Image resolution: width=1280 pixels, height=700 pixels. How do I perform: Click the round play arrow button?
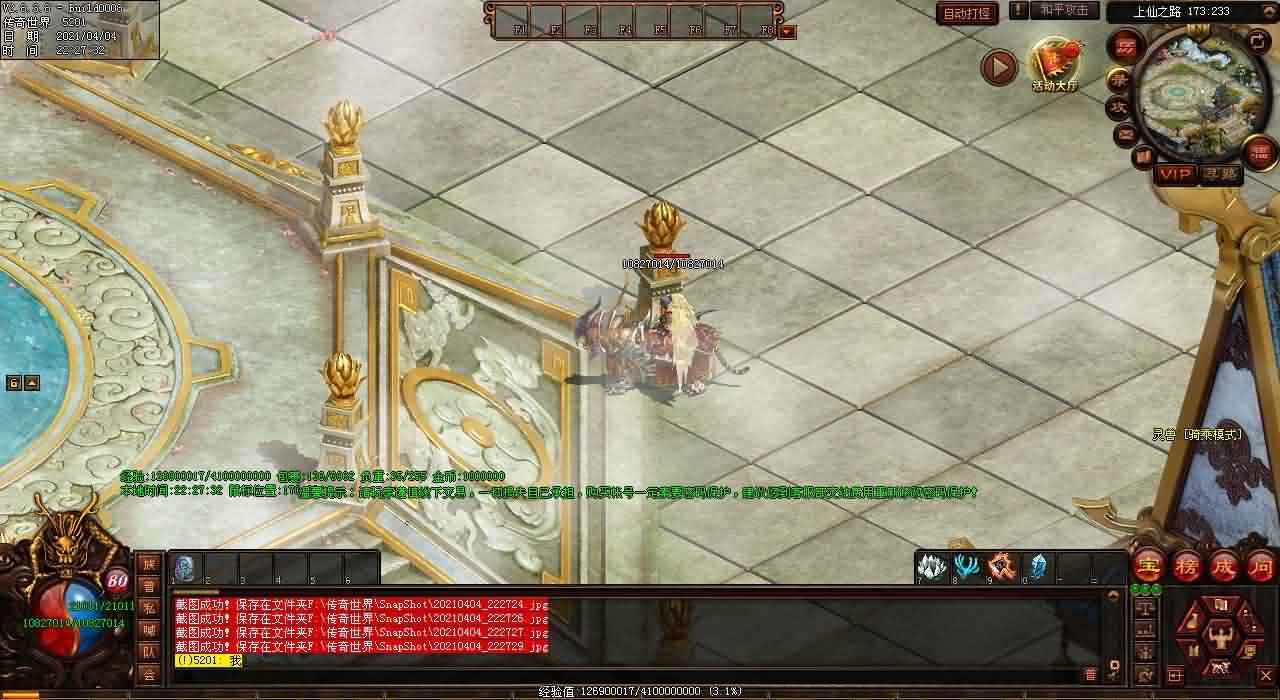[x=998, y=67]
